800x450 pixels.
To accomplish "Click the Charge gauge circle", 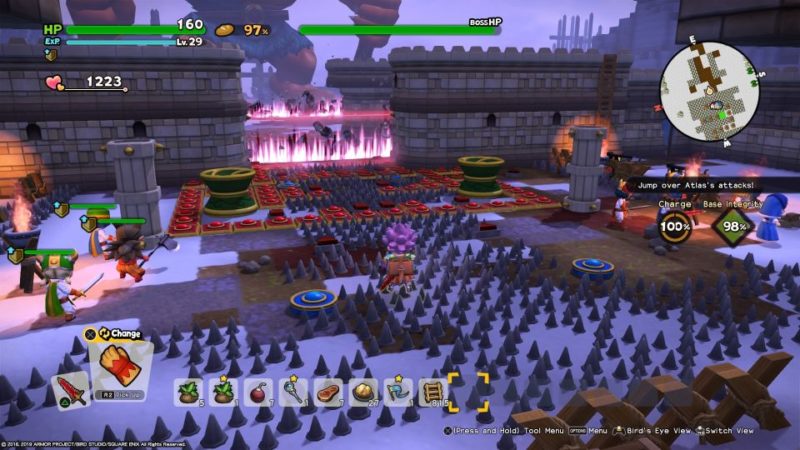I will point(676,225).
